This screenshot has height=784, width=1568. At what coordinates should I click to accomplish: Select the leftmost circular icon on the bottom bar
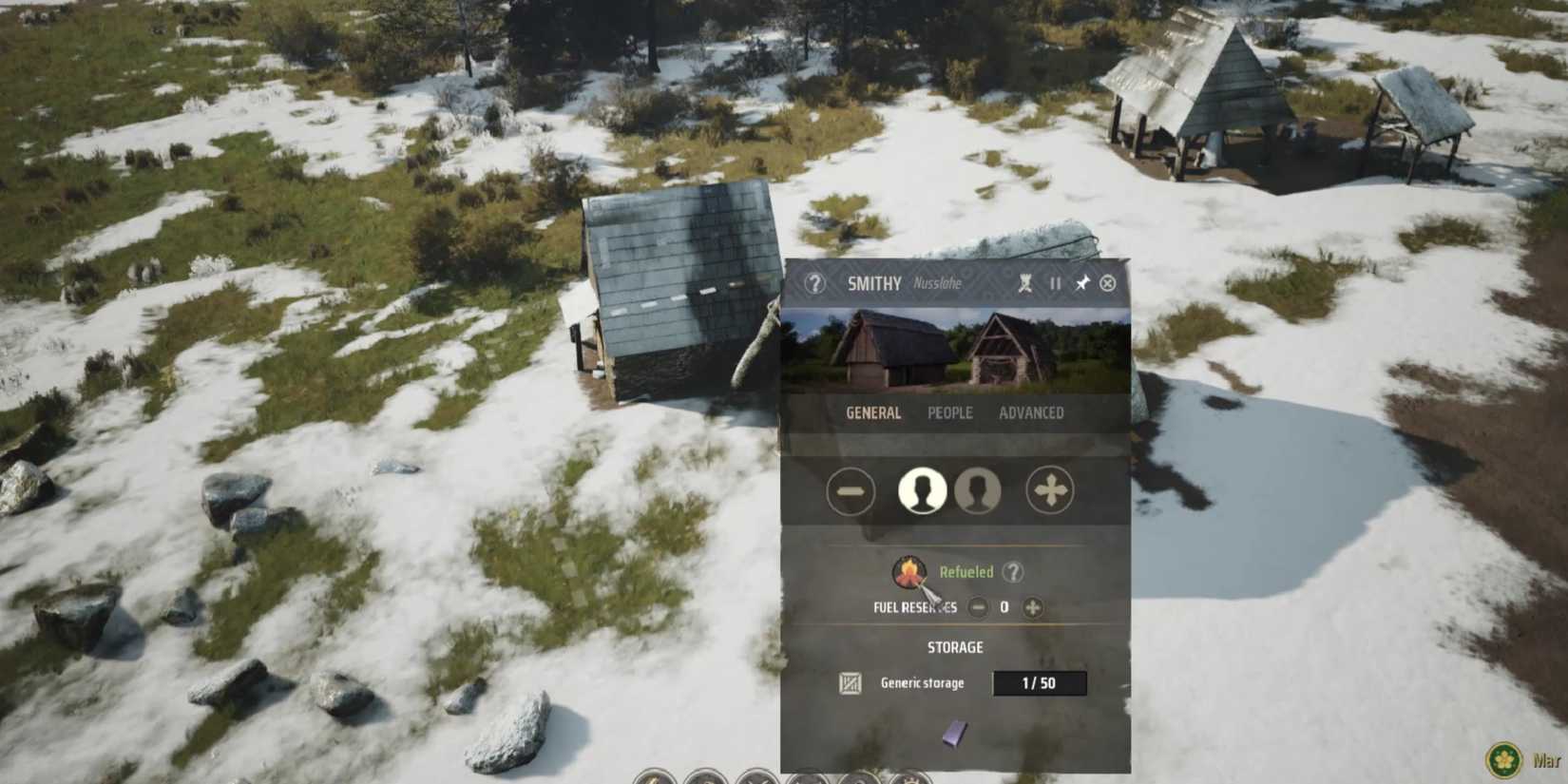[x=652, y=779]
